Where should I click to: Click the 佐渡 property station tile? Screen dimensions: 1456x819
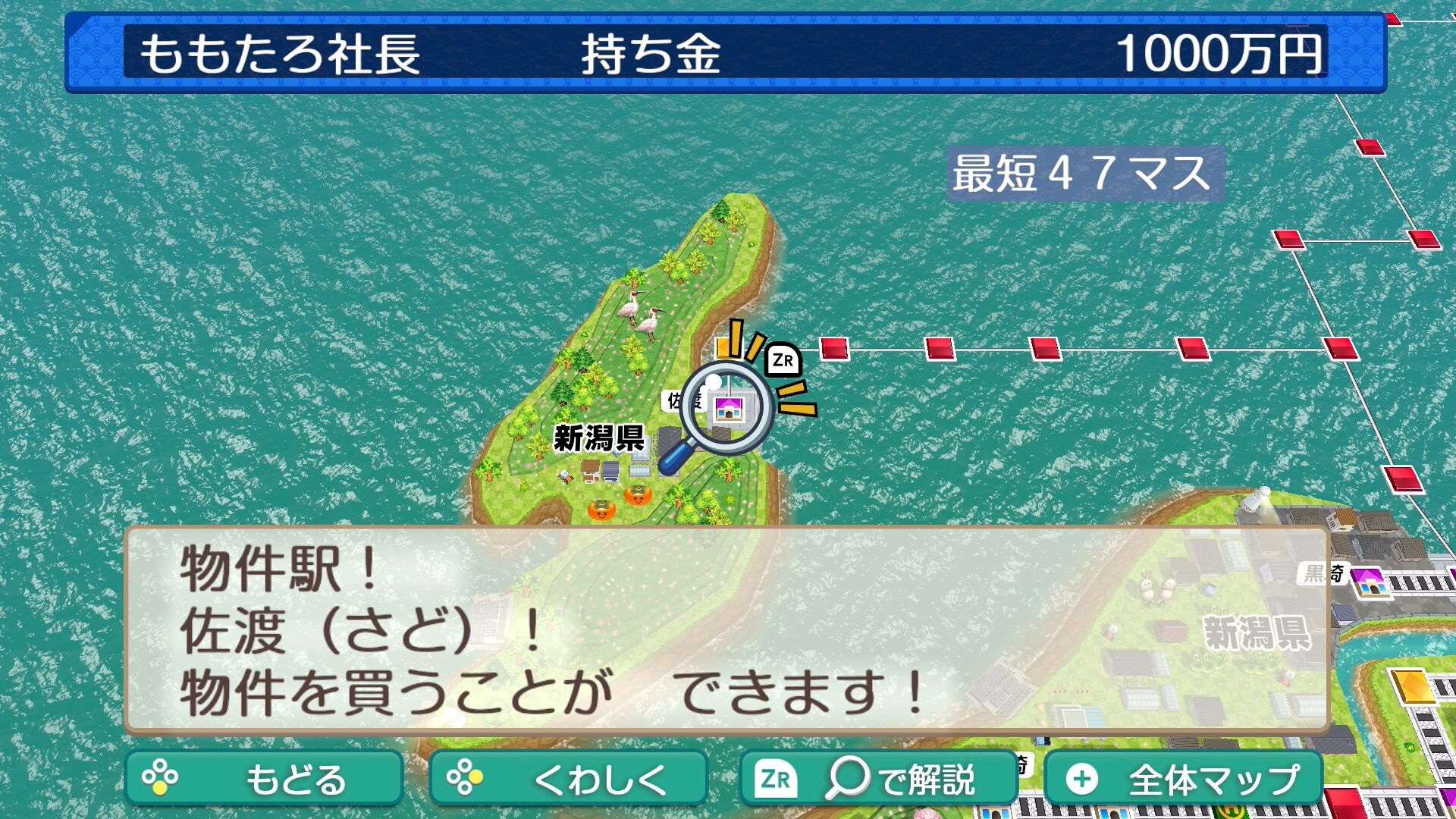point(727,409)
